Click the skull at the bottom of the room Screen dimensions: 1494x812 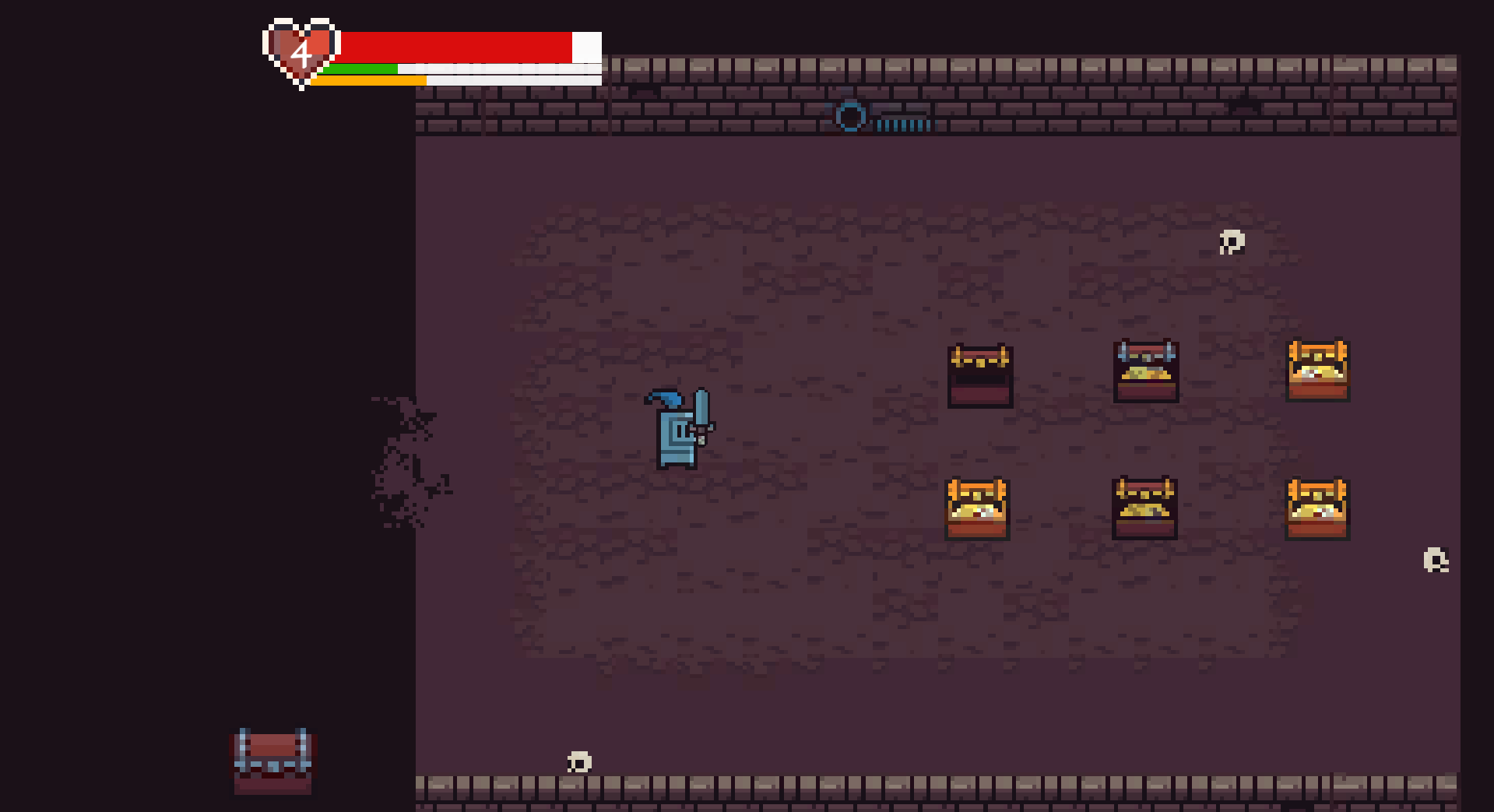(x=579, y=761)
